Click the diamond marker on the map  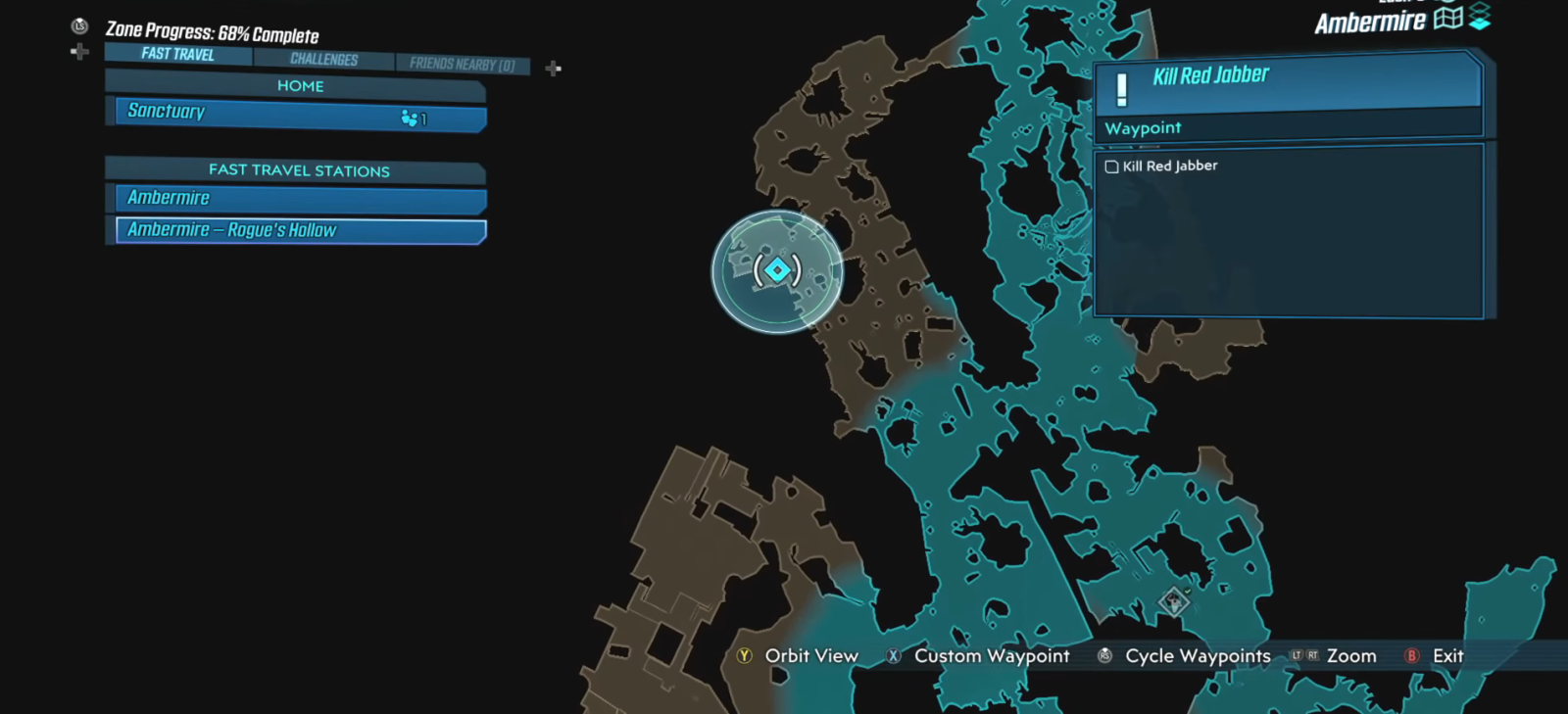1173,601
